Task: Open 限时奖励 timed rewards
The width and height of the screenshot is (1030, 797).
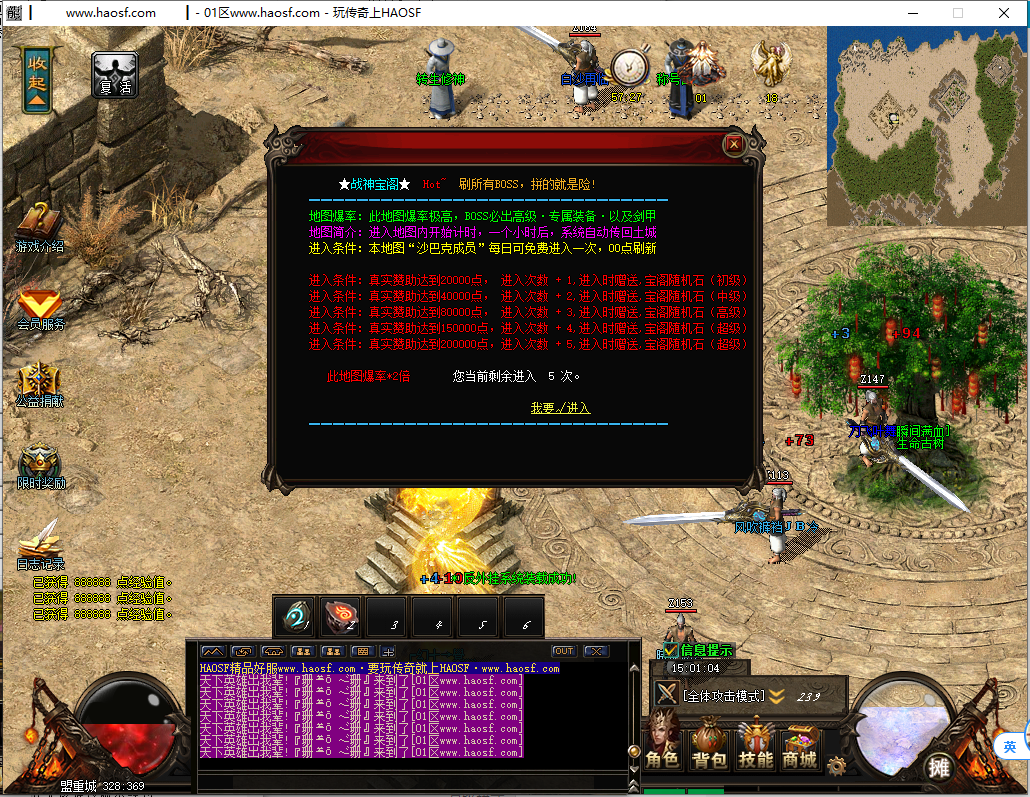Action: 40,466
